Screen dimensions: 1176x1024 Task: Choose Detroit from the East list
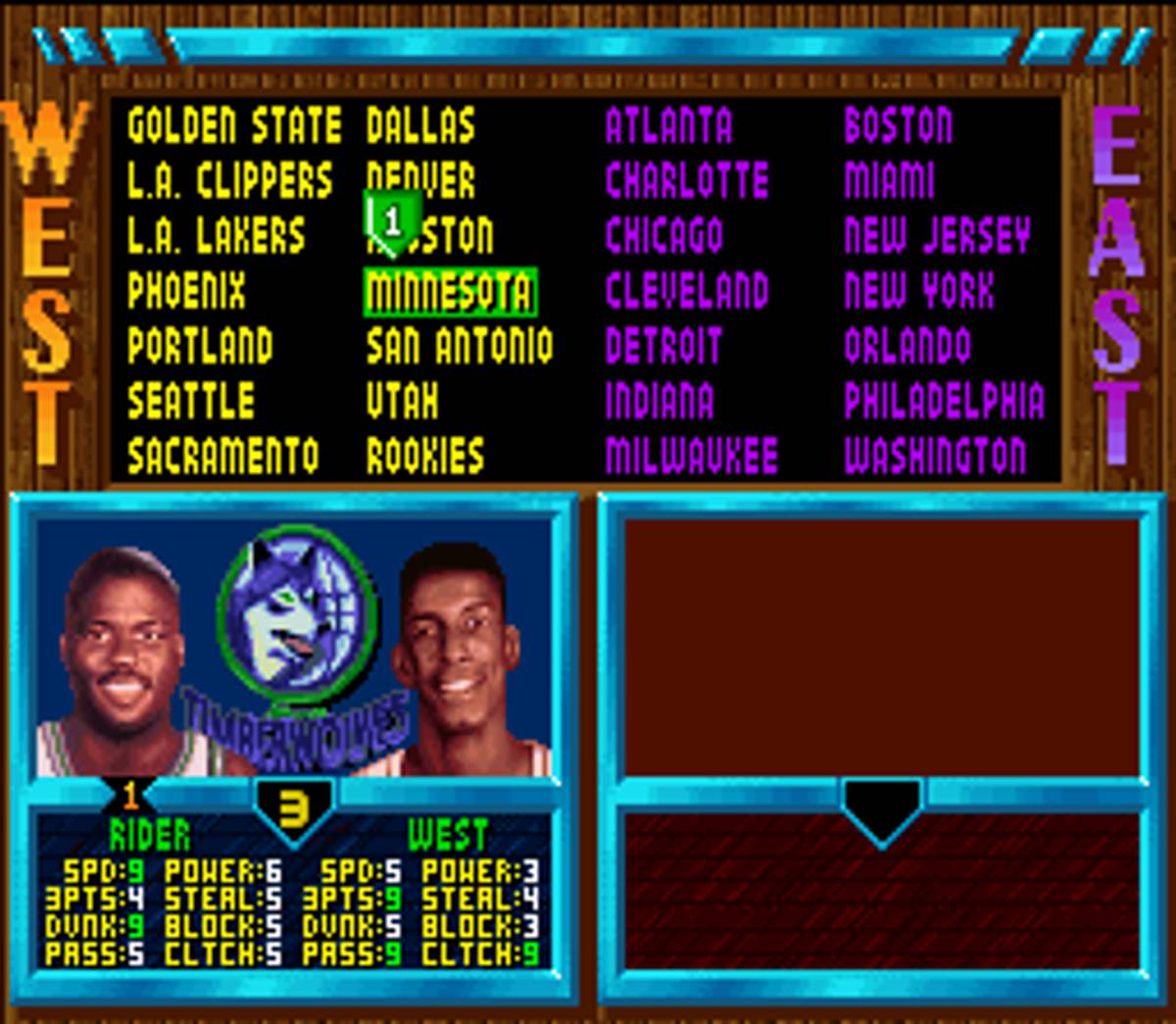662,347
